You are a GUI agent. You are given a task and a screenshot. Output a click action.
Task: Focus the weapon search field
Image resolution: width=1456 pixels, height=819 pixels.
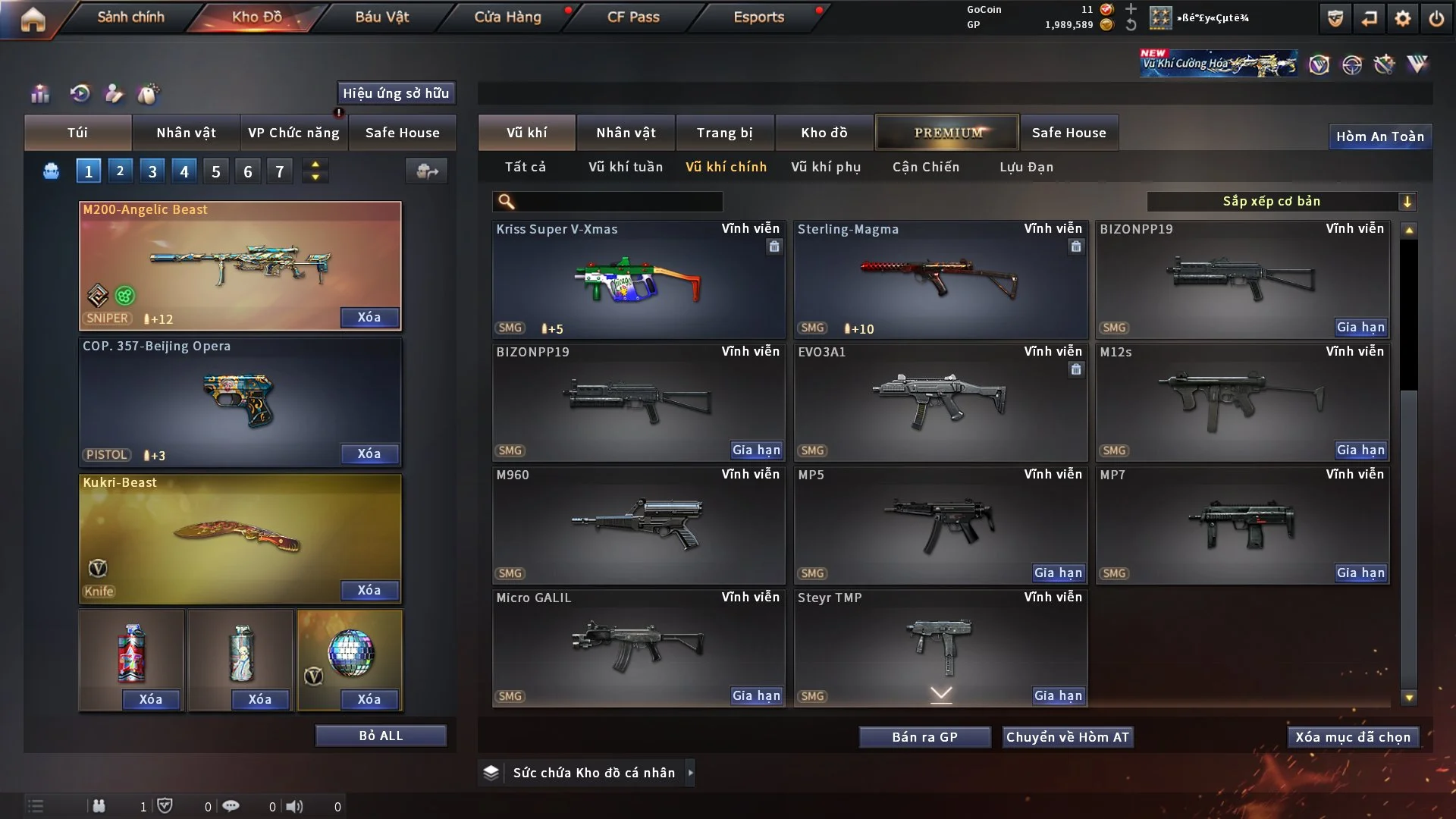pyautogui.click(x=618, y=201)
